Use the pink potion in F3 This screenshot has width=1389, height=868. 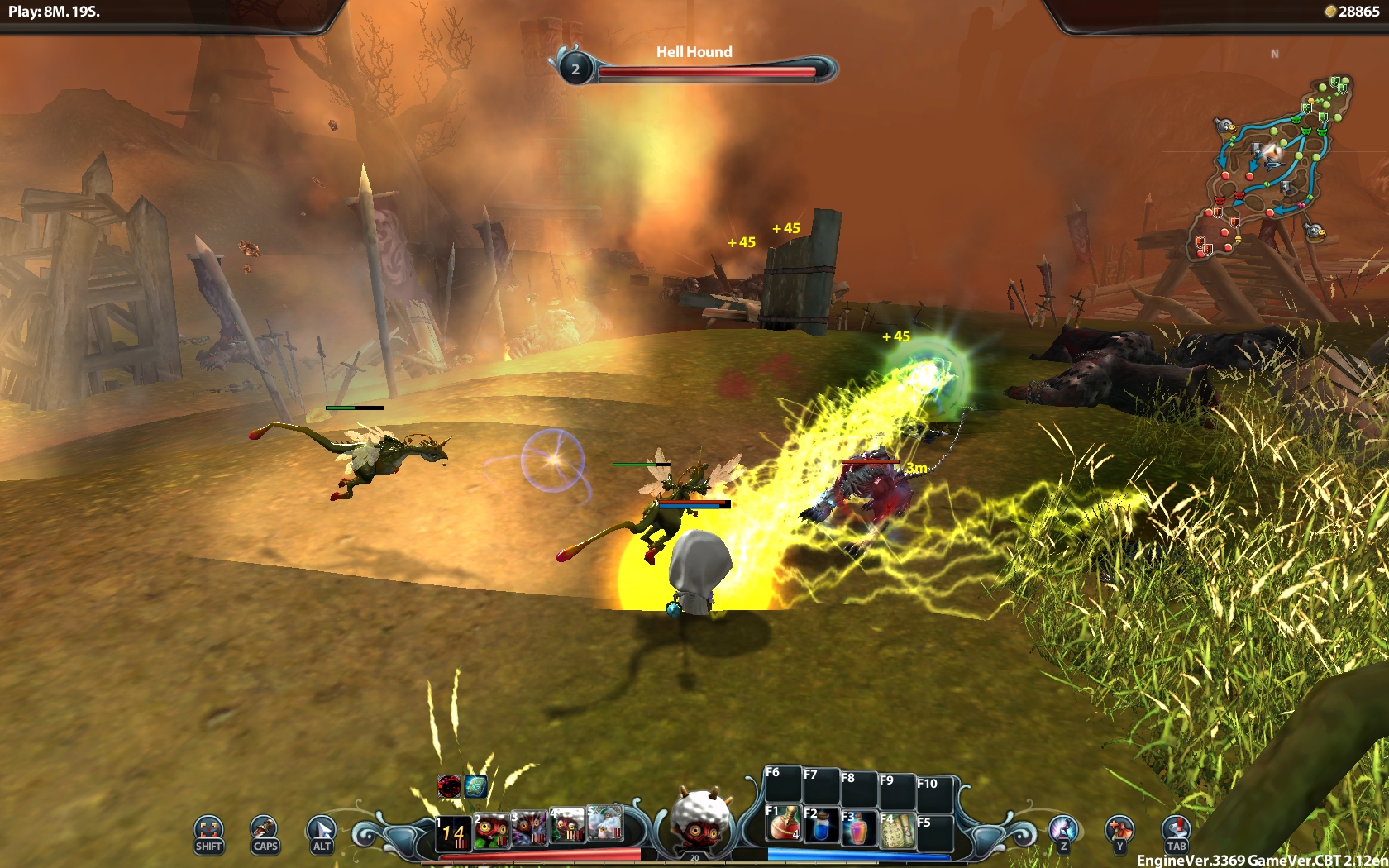[858, 827]
